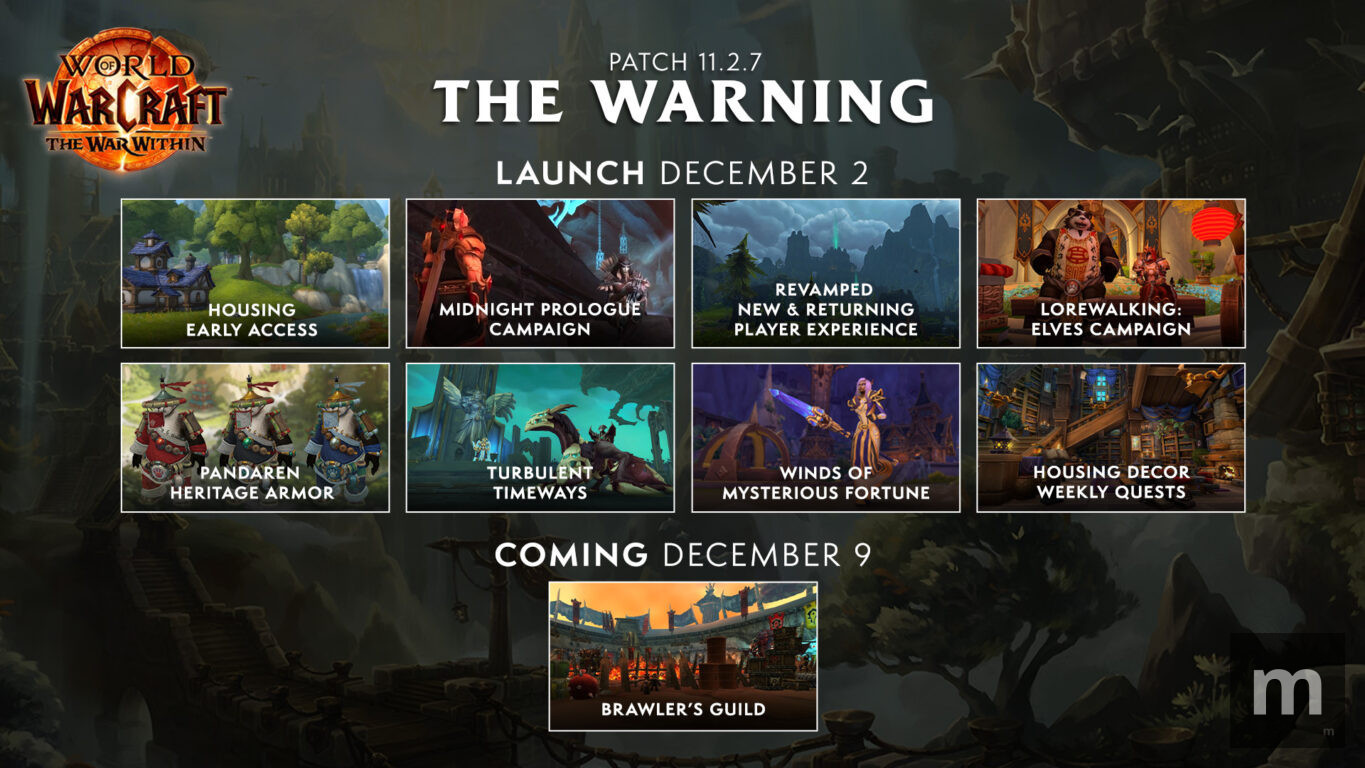
Task: Select the Housing Early Access tile
Action: [x=255, y=273]
